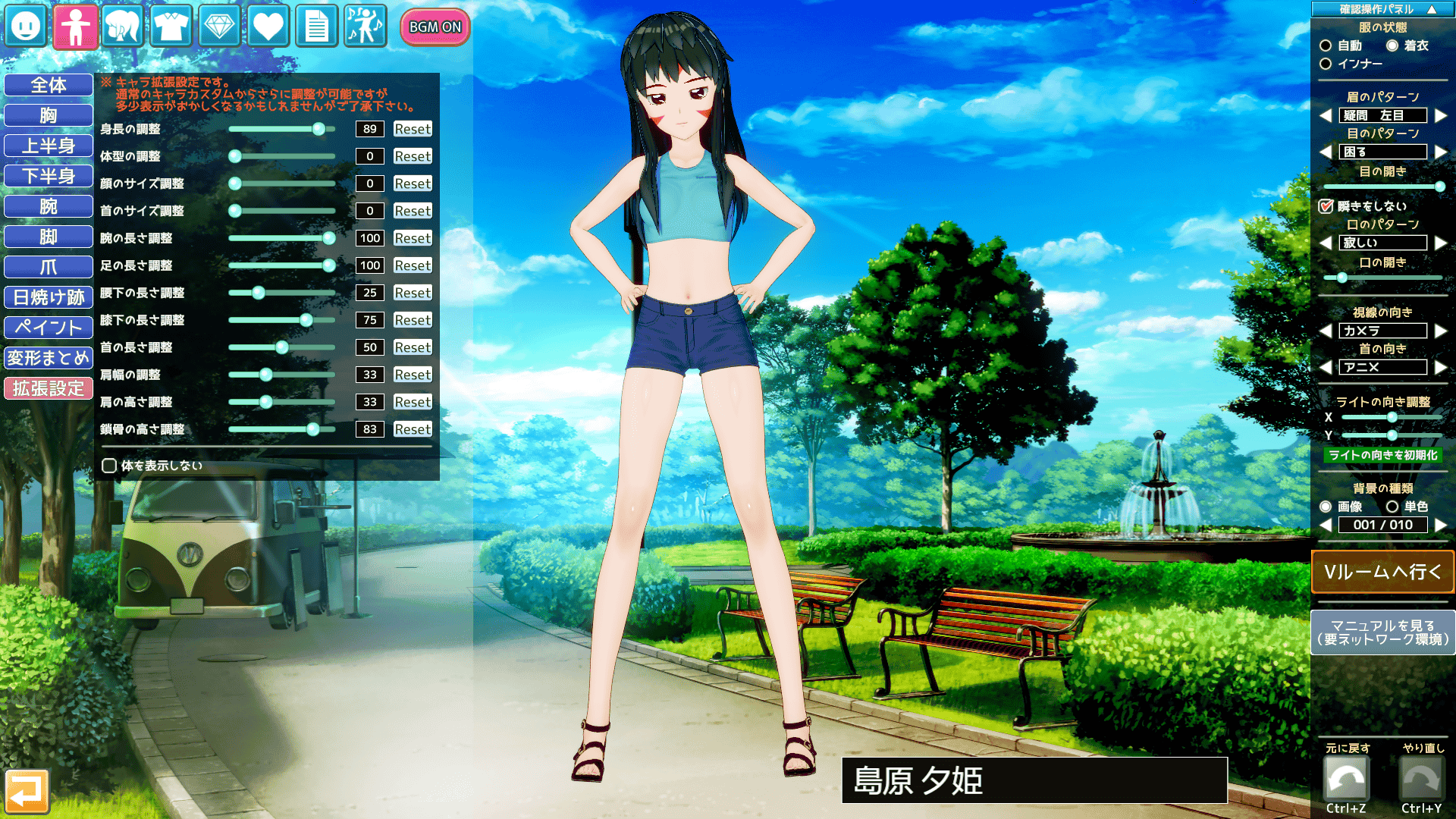
Task: Toggle the BGM ON button
Action: click(x=435, y=27)
